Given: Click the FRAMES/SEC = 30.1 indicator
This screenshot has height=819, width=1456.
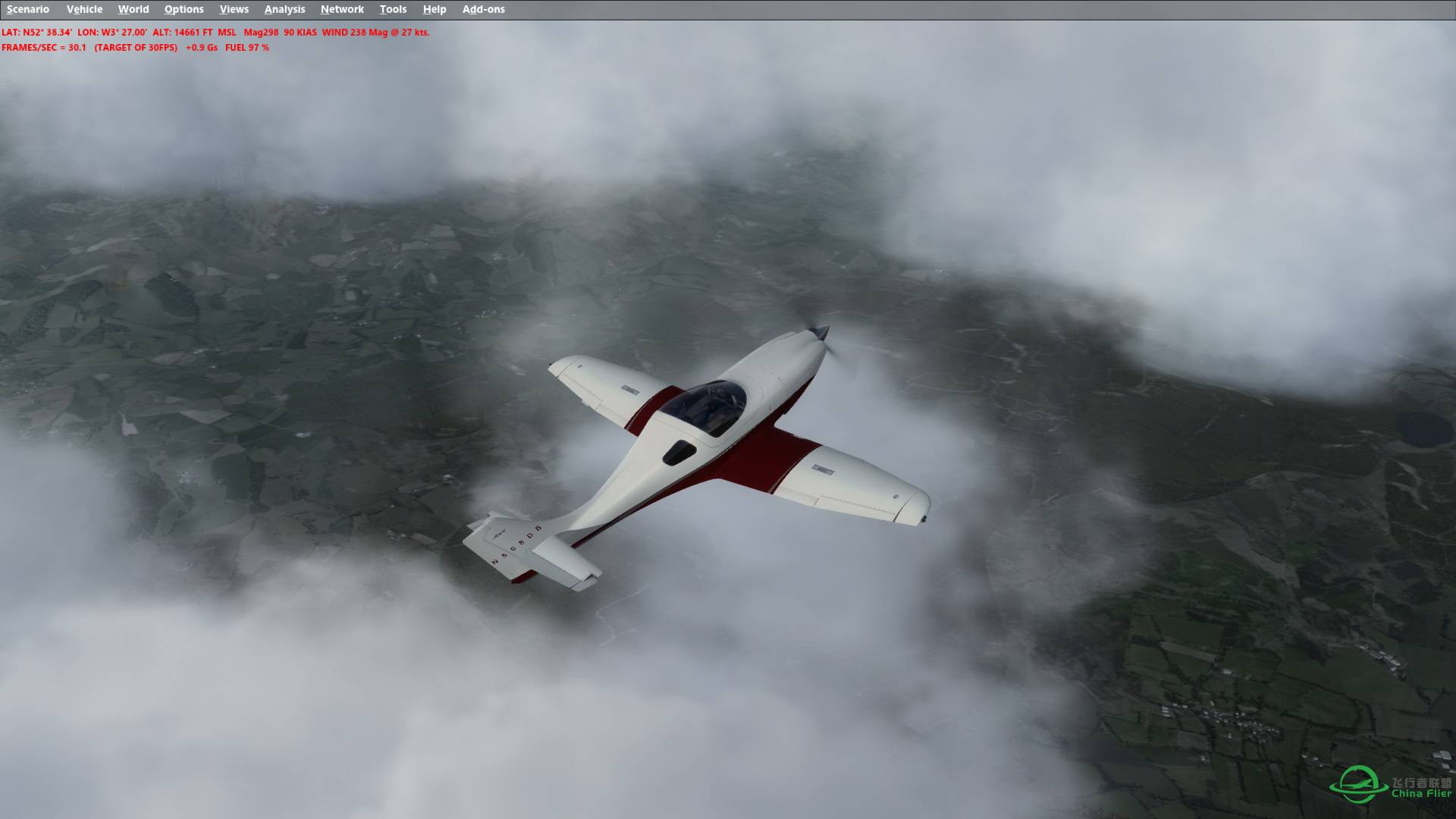Looking at the screenshot, I should [45, 47].
